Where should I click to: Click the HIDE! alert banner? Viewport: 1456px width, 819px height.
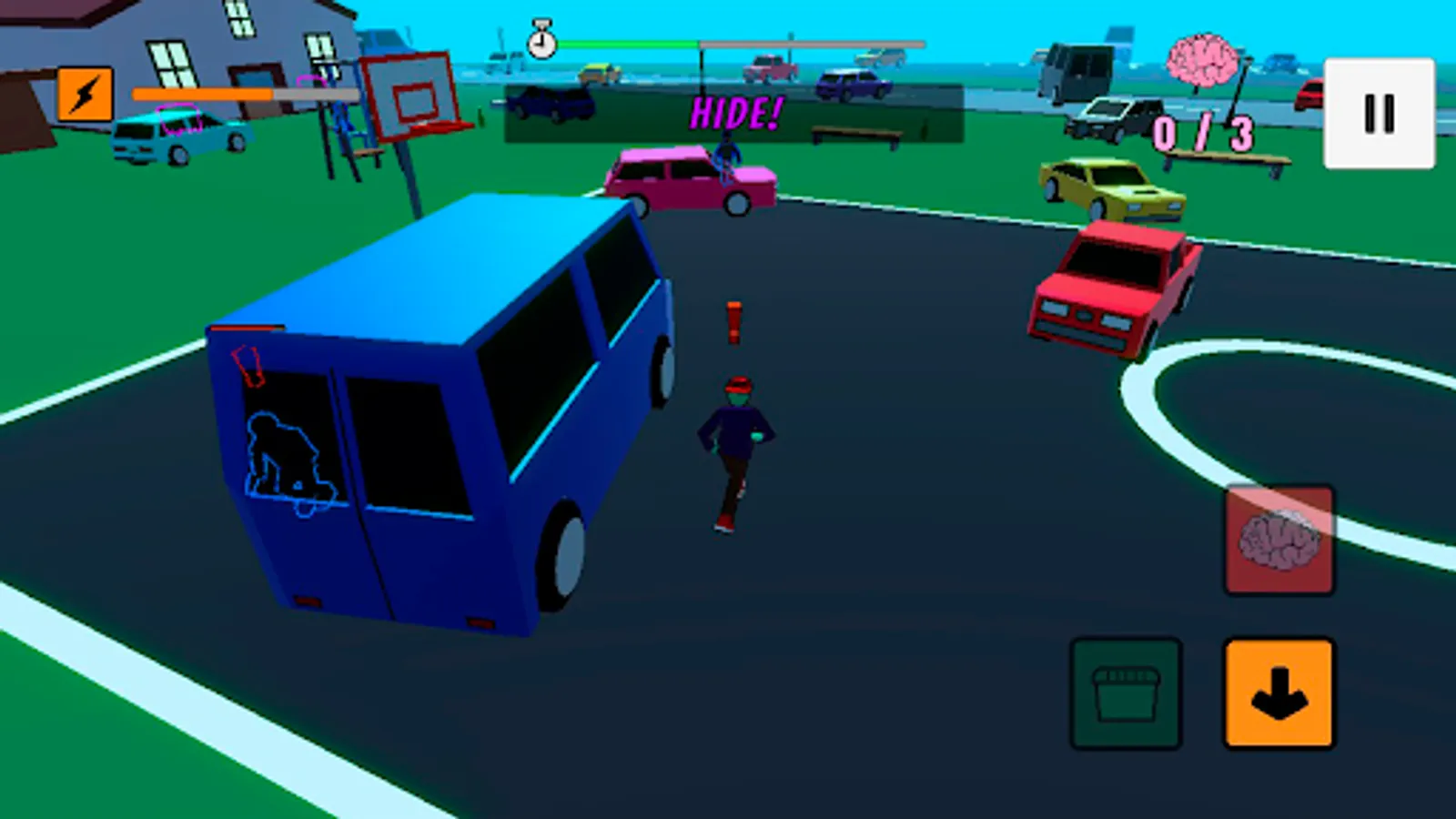click(x=735, y=112)
